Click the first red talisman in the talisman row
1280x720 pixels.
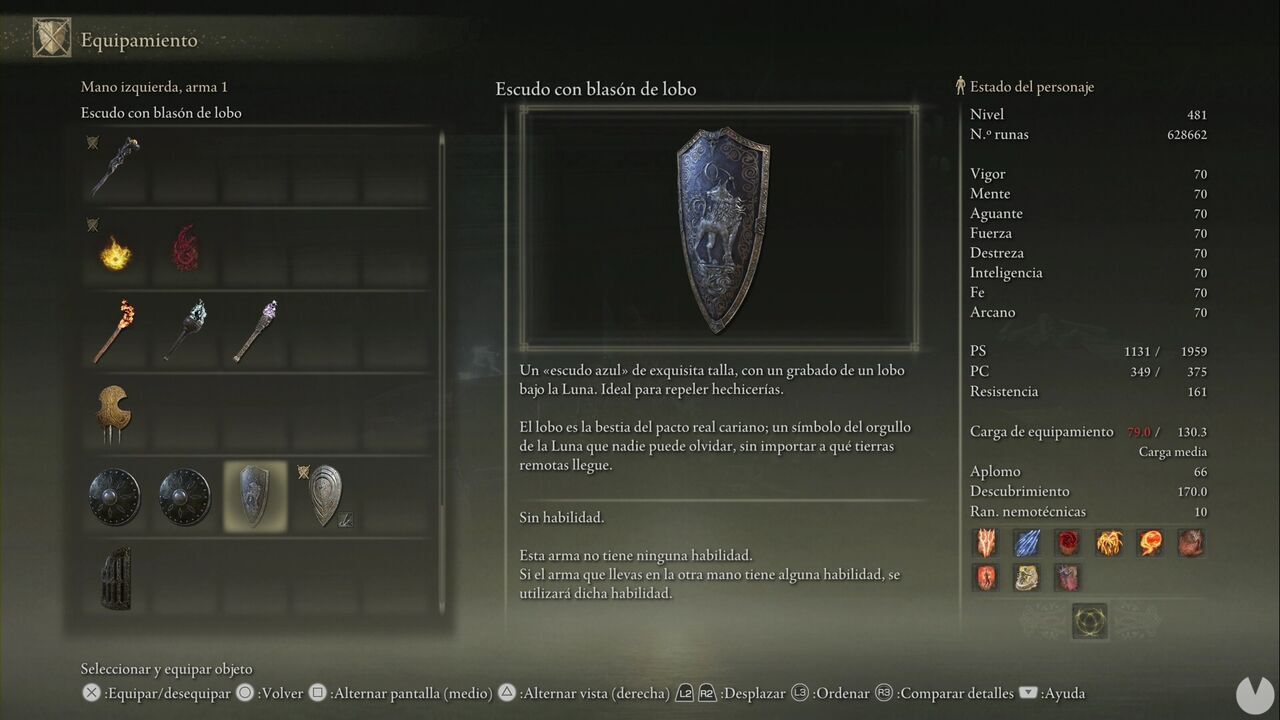tap(986, 541)
